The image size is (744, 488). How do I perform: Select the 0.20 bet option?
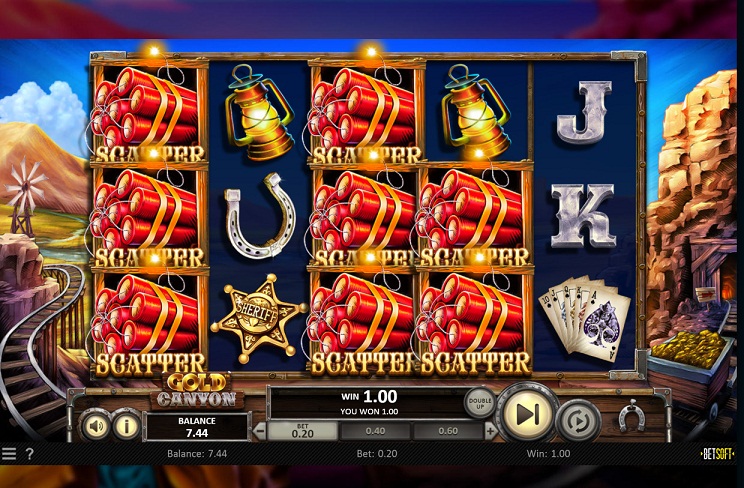click(303, 431)
